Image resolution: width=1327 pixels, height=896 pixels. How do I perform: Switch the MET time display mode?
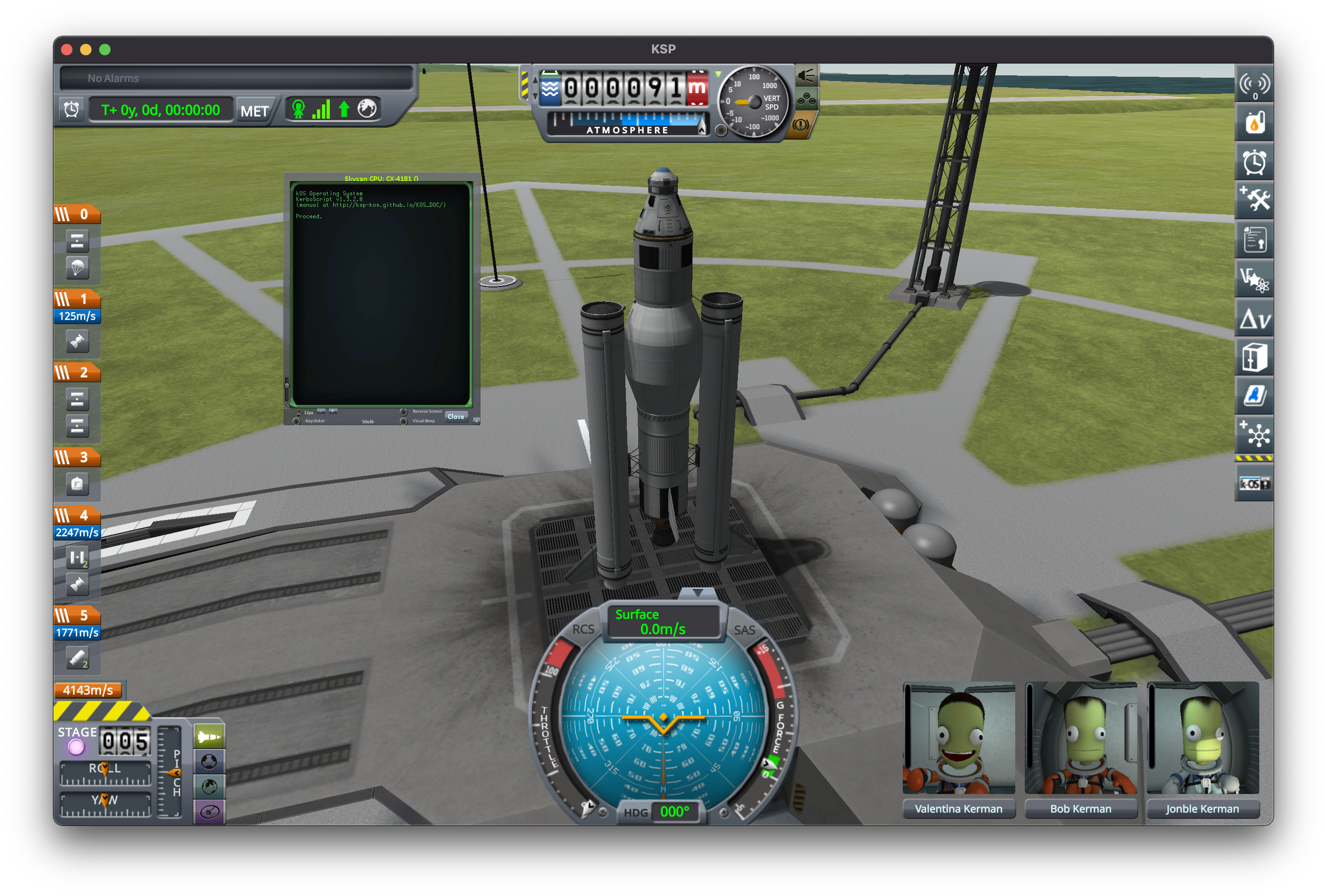(254, 111)
